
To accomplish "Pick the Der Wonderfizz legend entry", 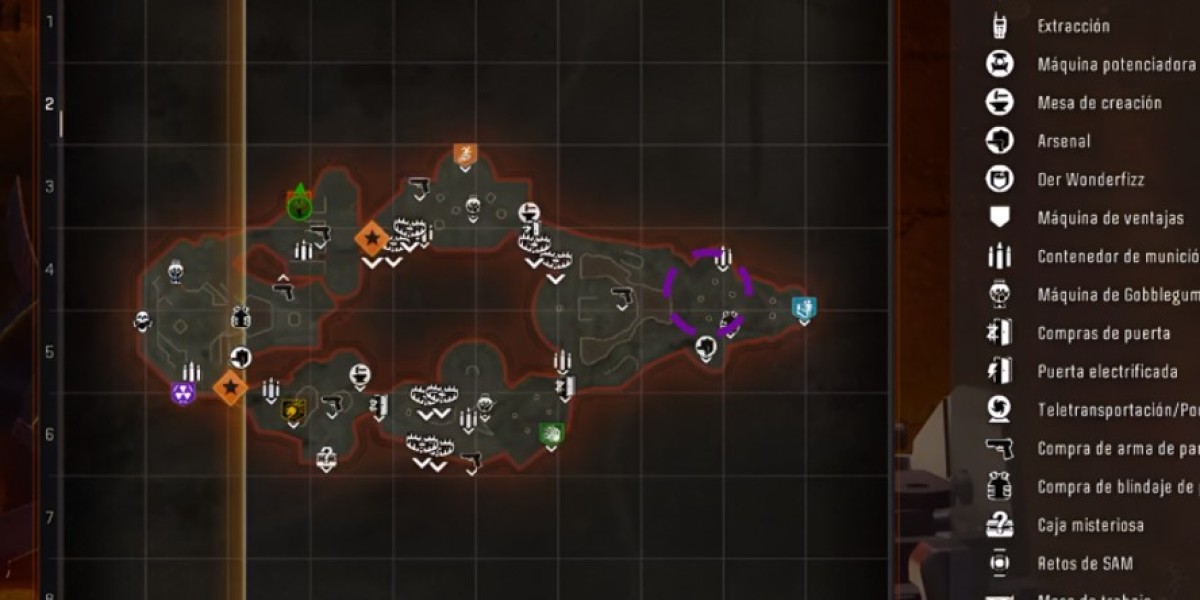I will coord(1090,180).
